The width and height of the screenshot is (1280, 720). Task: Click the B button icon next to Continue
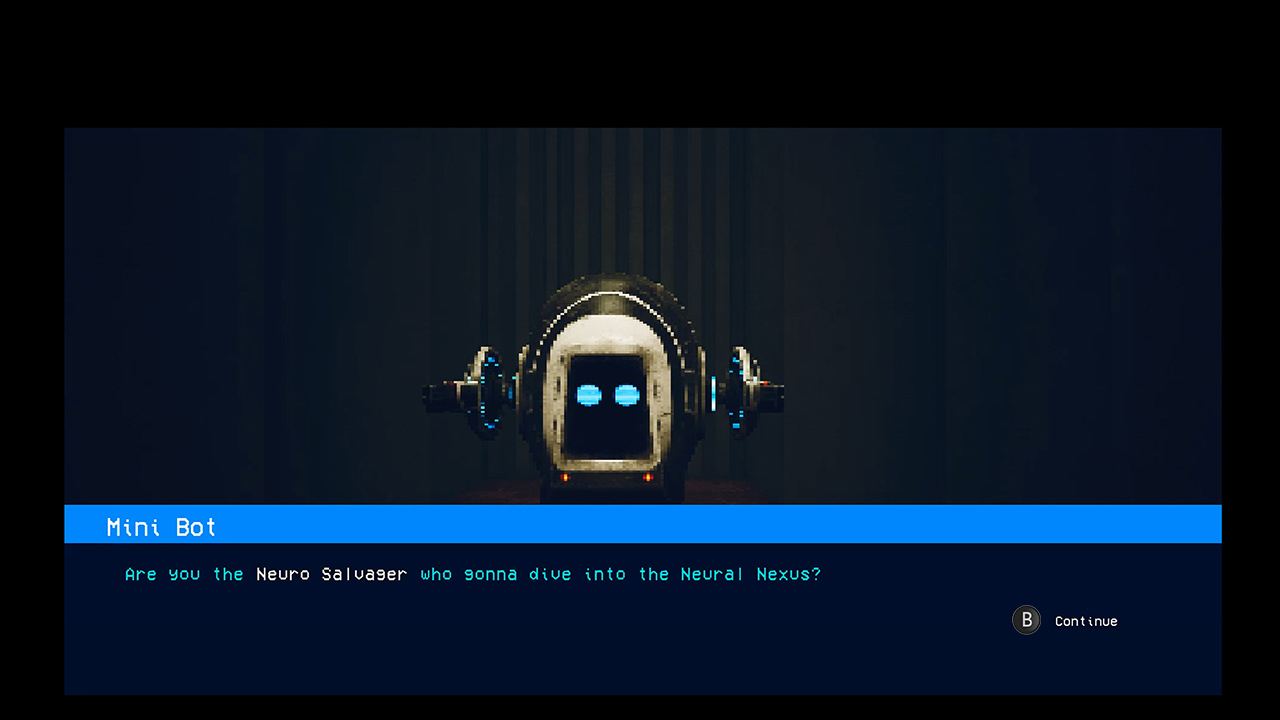(x=1025, y=620)
